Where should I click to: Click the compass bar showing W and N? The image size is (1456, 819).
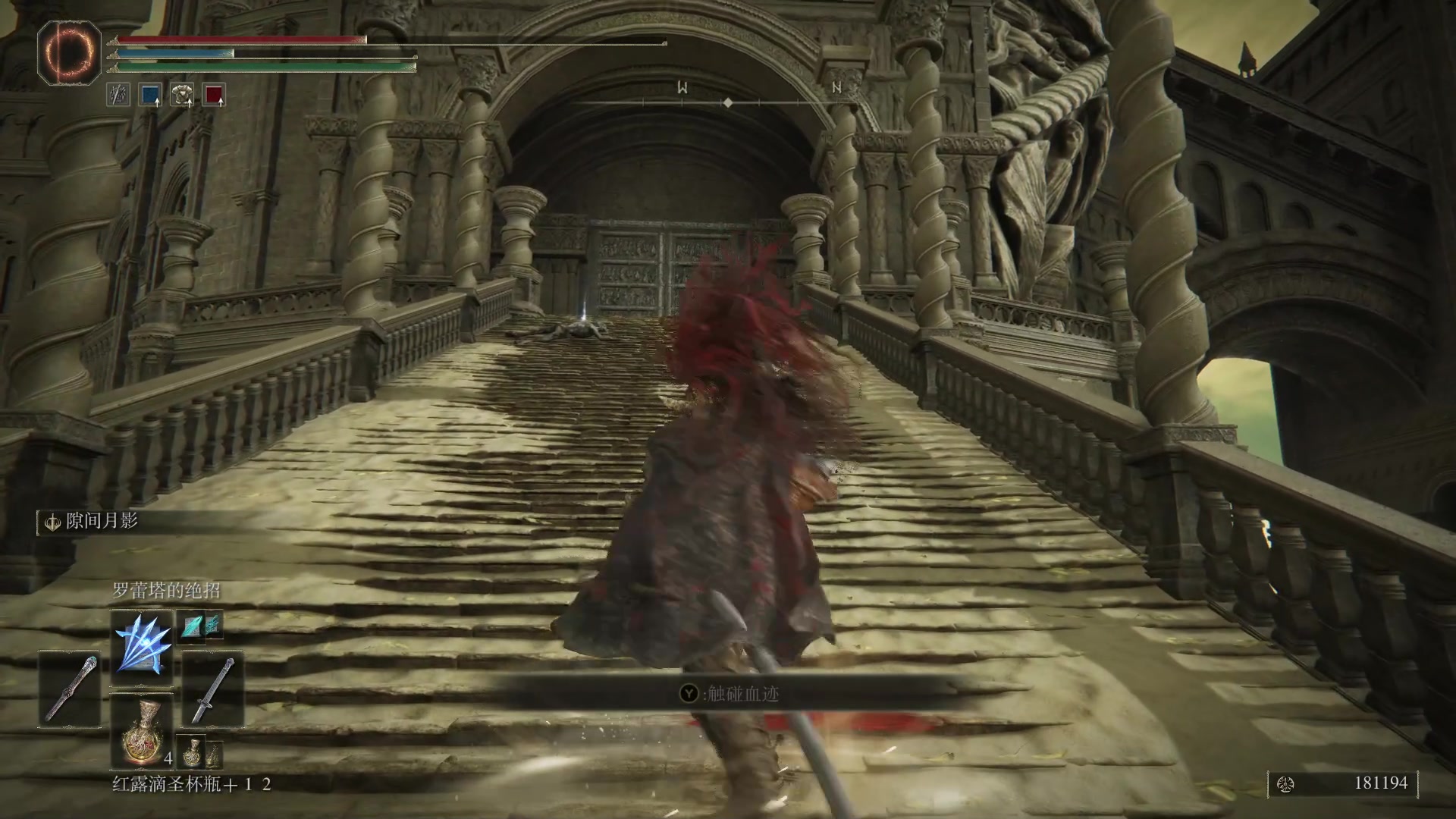tap(726, 96)
